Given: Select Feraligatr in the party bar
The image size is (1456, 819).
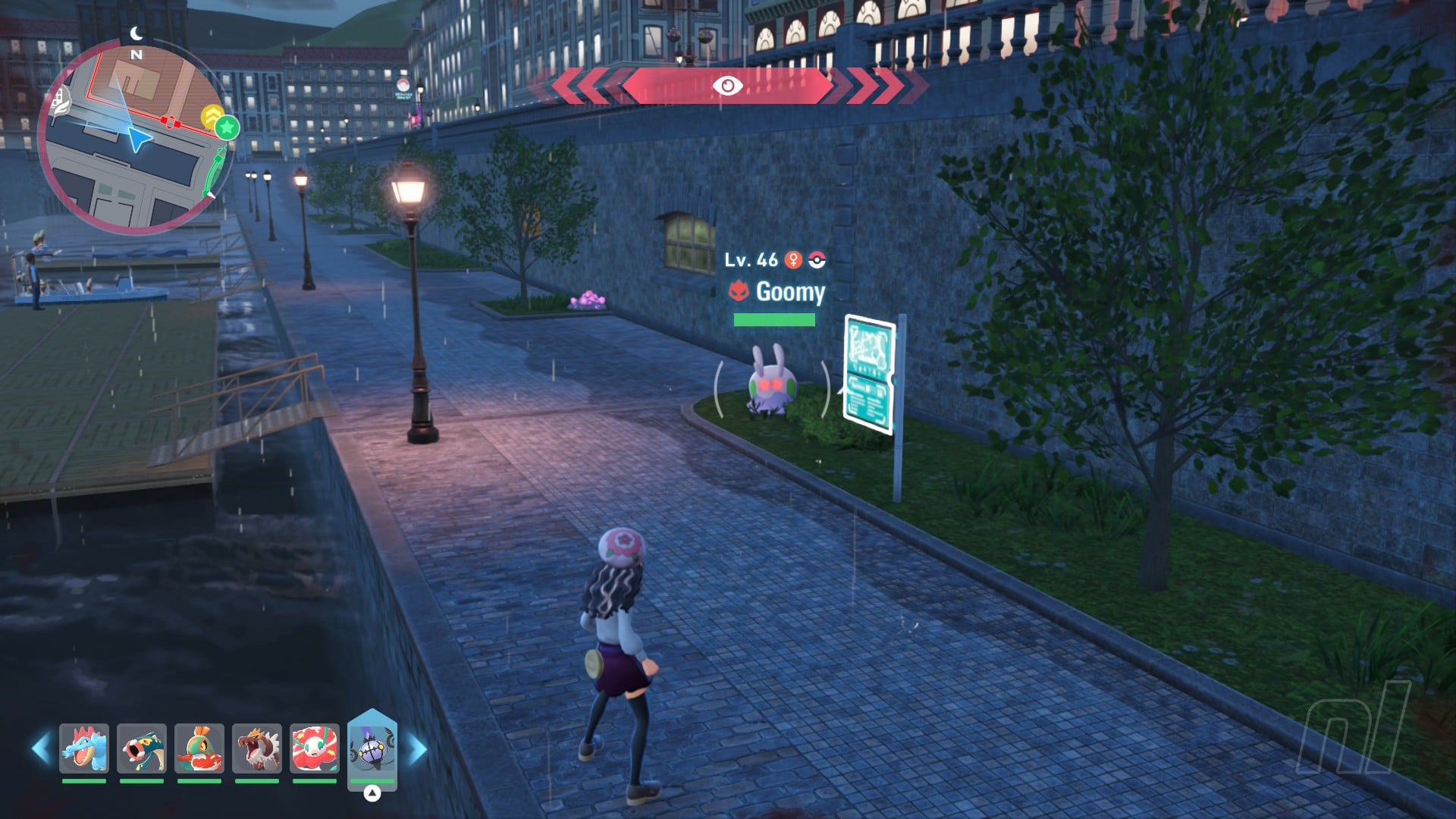Looking at the screenshot, I should pyautogui.click(x=84, y=748).
